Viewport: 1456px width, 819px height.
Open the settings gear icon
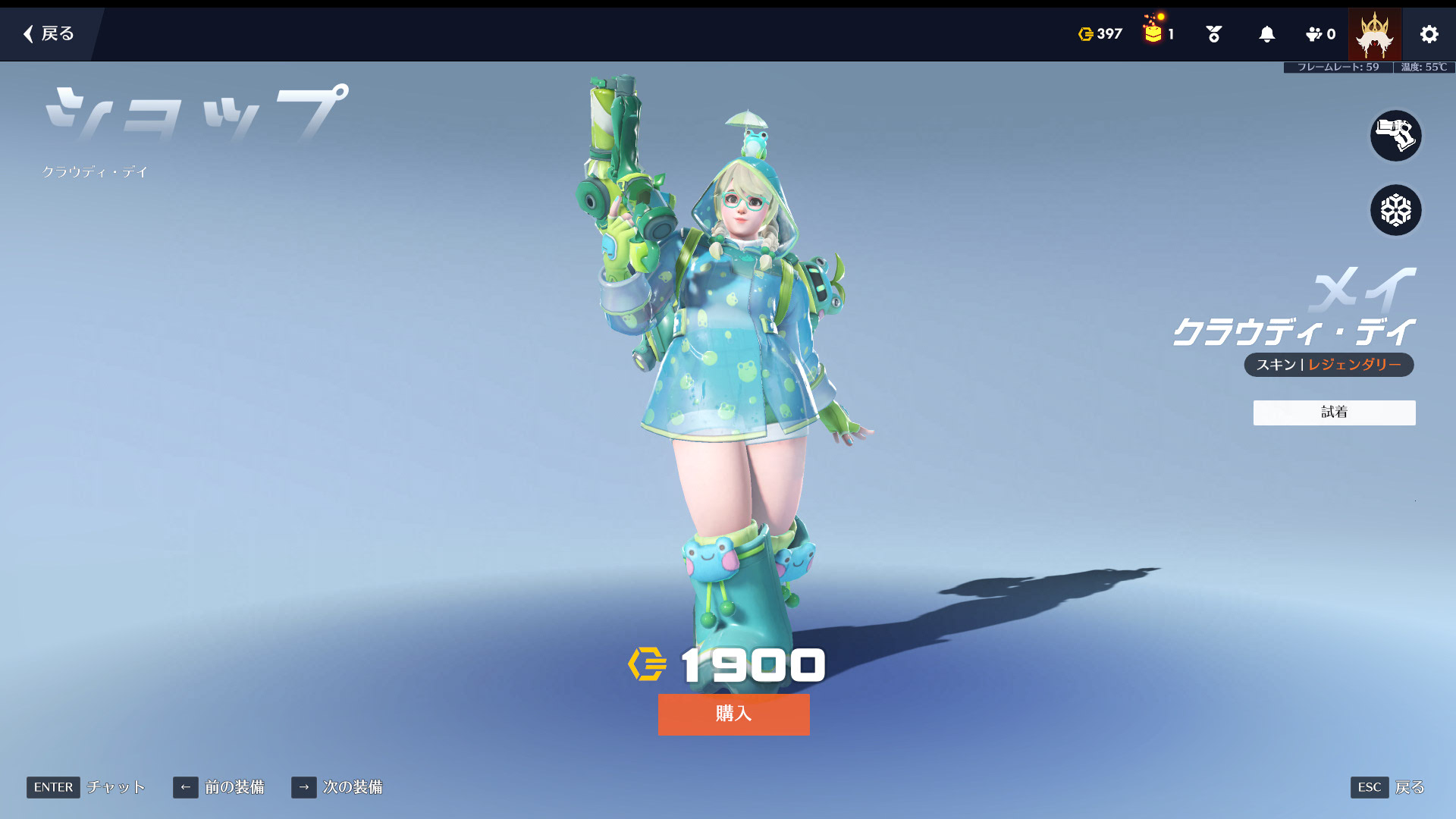[1429, 34]
